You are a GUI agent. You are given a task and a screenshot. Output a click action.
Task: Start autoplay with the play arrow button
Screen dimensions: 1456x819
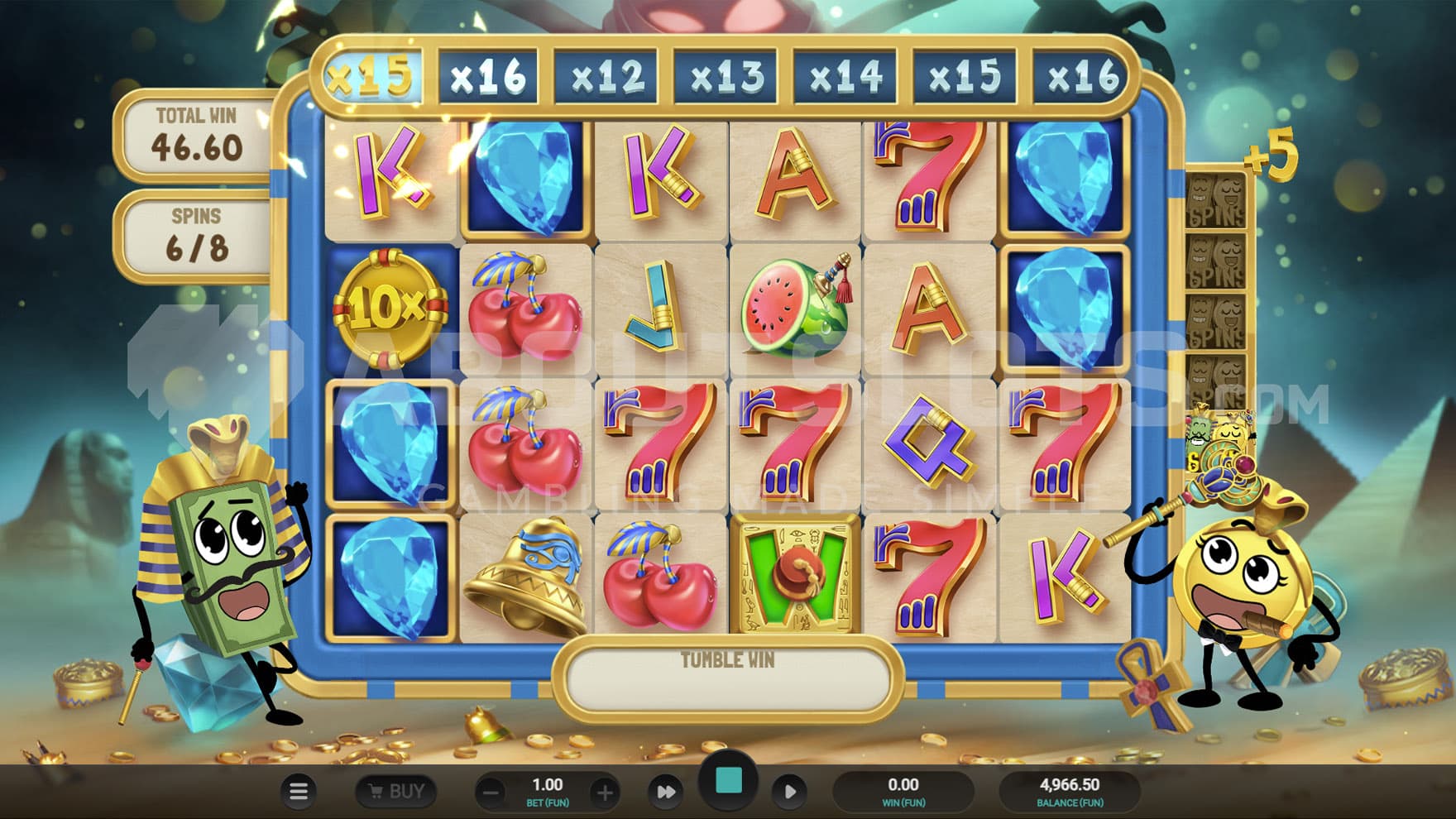790,792
